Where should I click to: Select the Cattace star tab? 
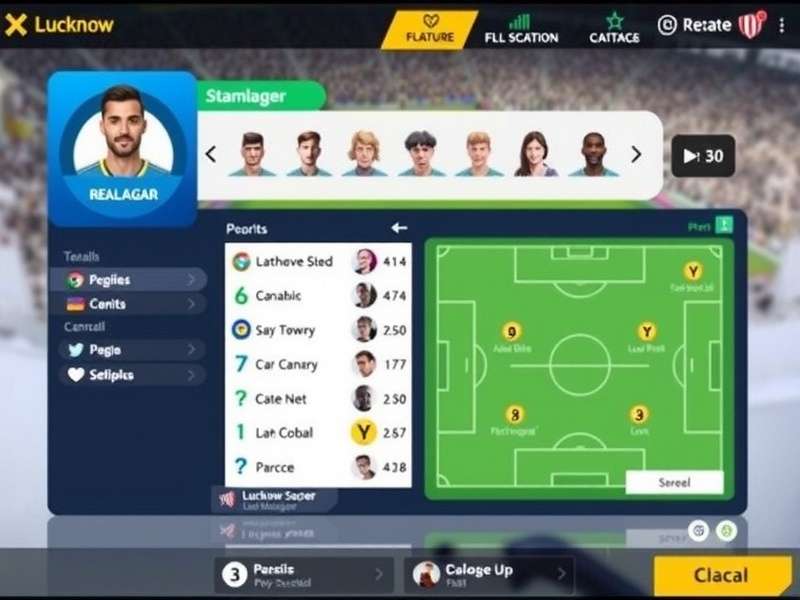[x=614, y=29]
